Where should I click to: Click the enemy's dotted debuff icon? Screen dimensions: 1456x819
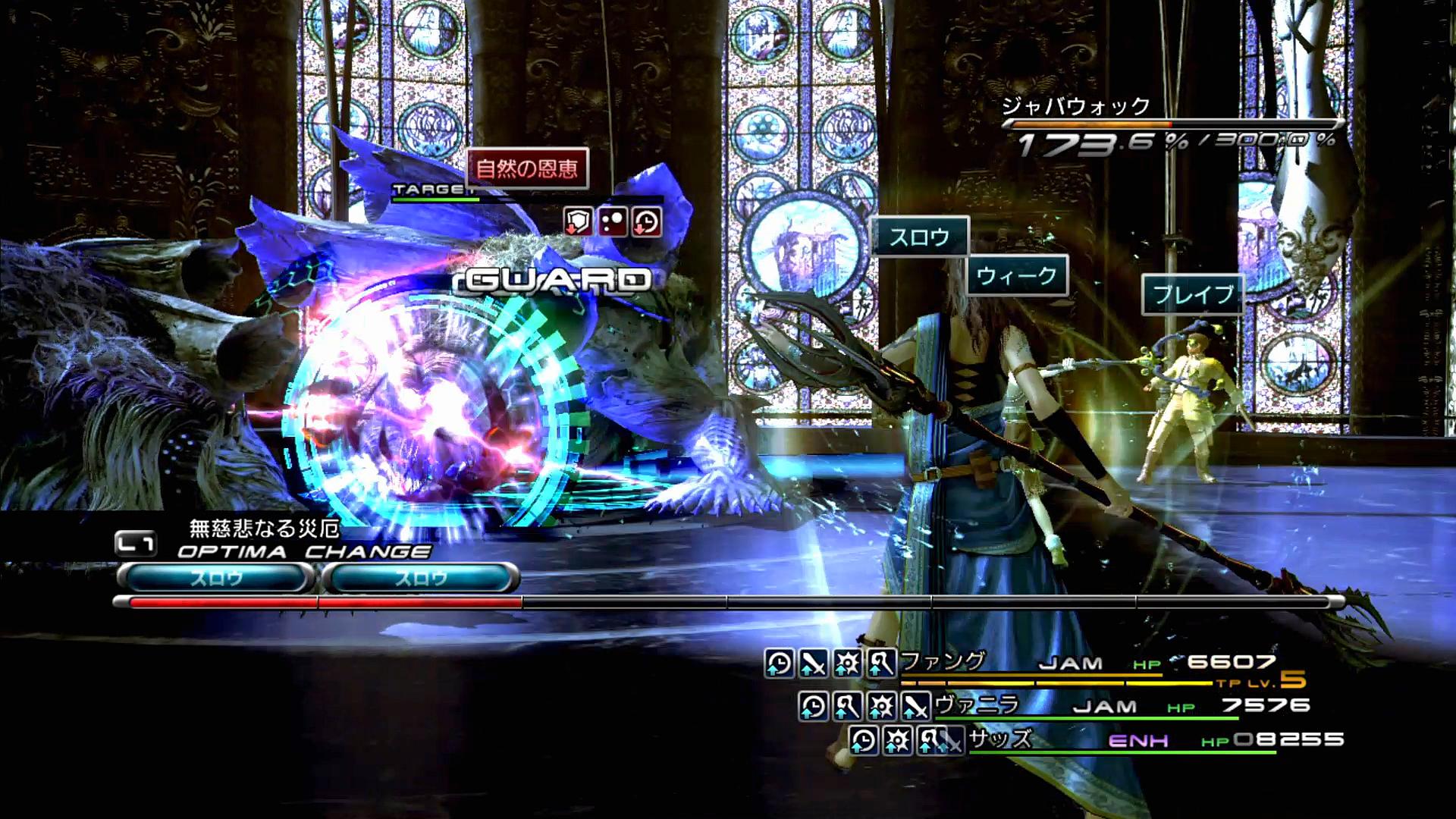point(612,222)
